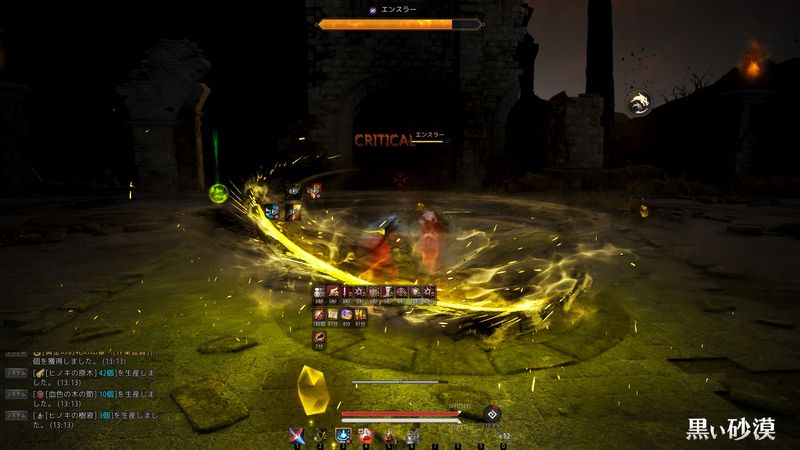Inspect the lone buff icon on the bottom row
The image size is (800, 450).
pos(319,337)
